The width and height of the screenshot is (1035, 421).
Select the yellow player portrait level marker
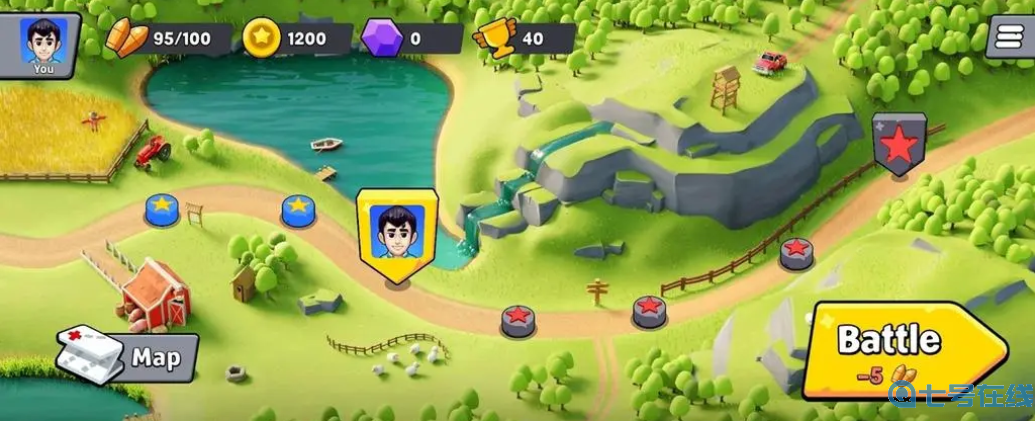point(396,233)
